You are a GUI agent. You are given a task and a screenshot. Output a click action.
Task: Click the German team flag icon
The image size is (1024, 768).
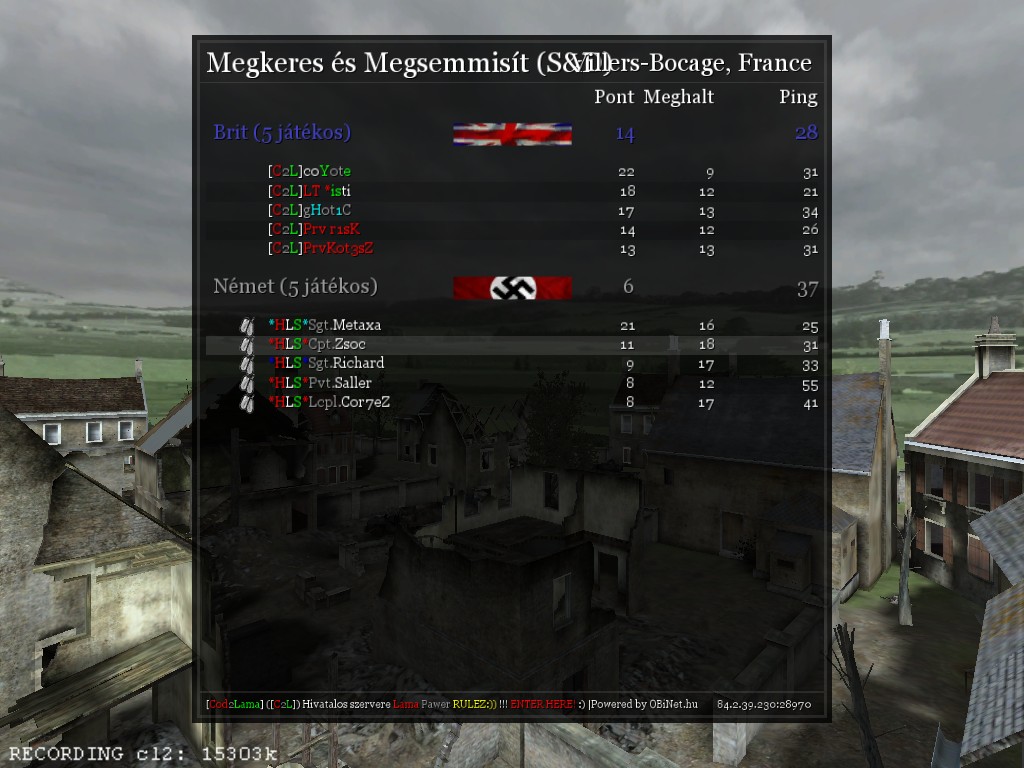coord(512,288)
